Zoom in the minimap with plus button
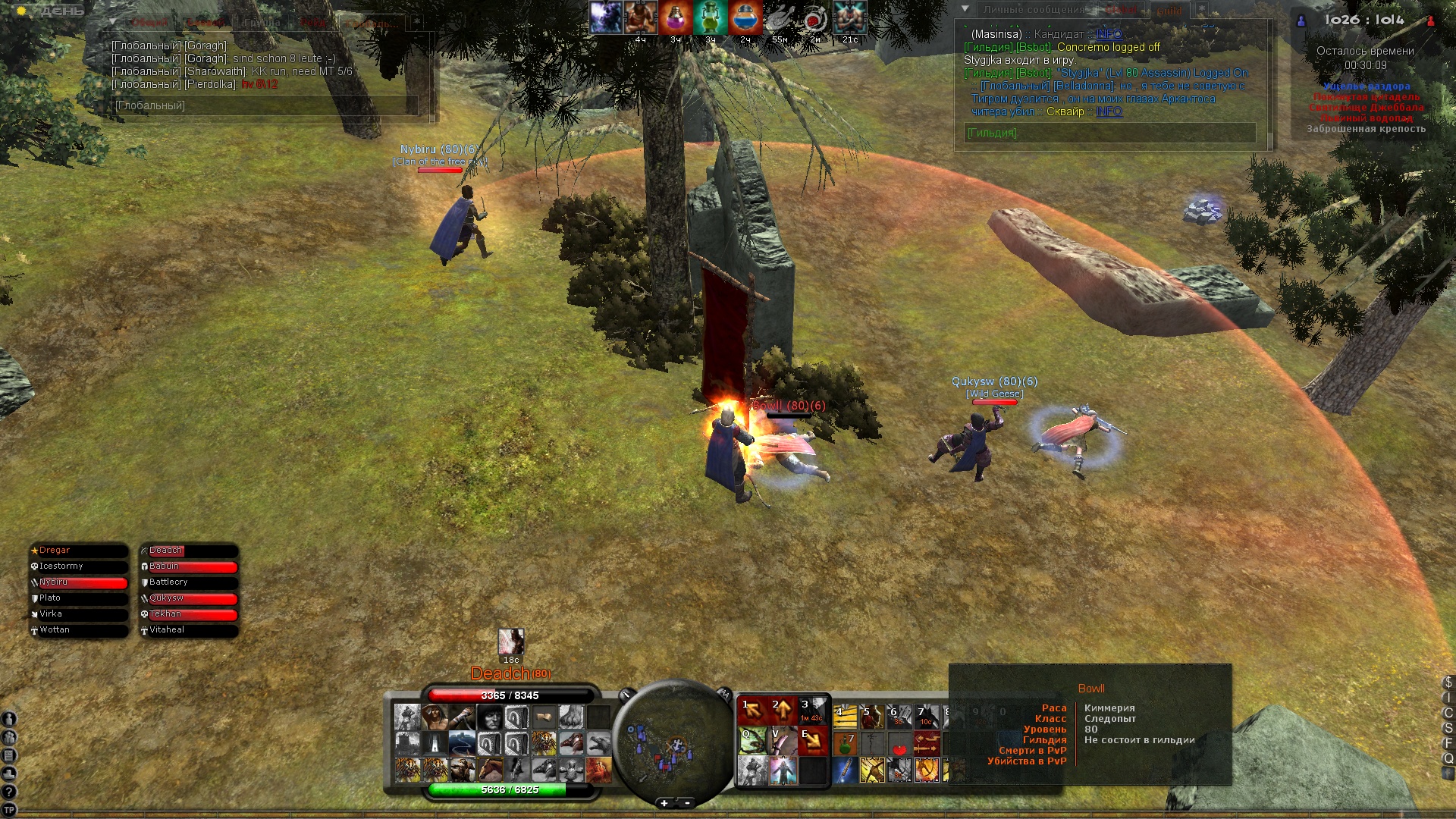Image resolution: width=1456 pixels, height=819 pixels. pyautogui.click(x=664, y=803)
